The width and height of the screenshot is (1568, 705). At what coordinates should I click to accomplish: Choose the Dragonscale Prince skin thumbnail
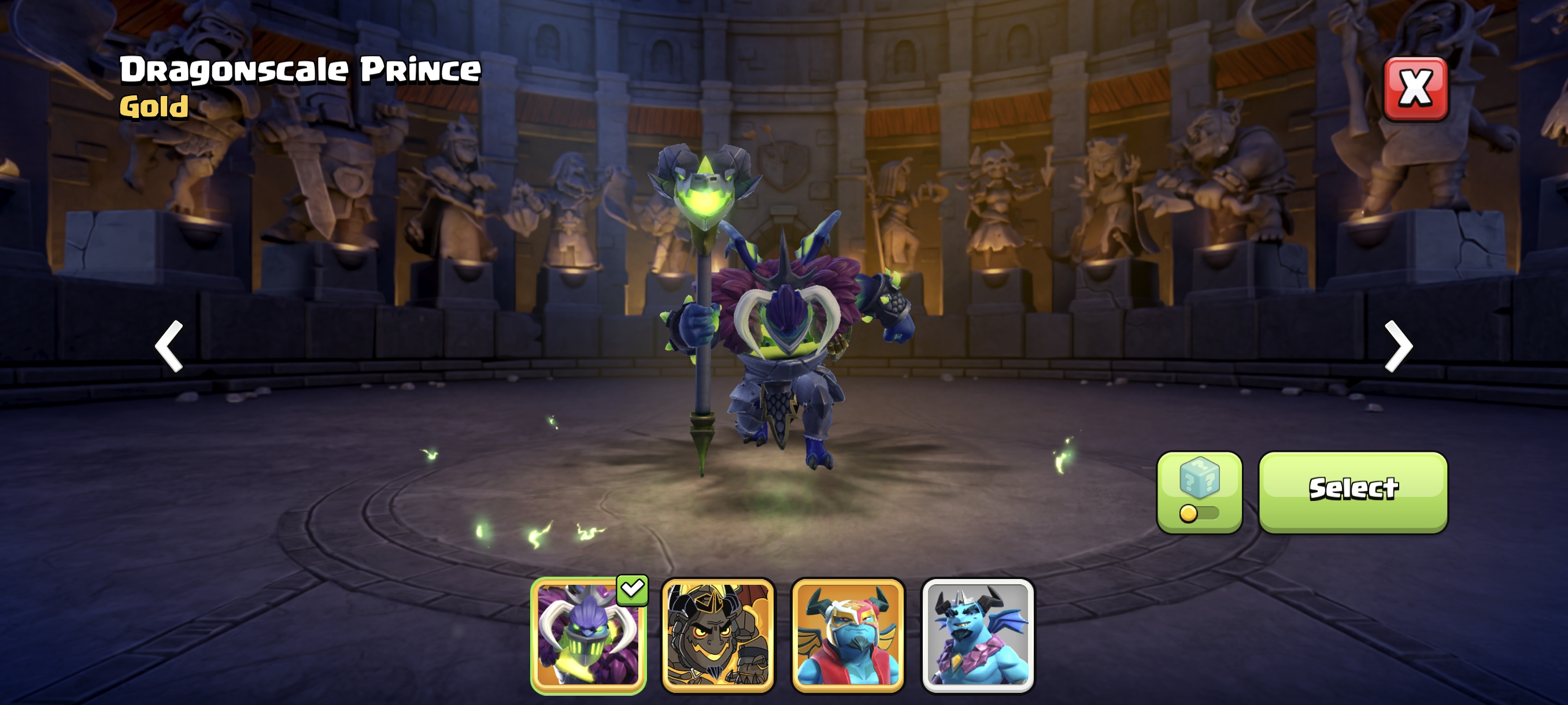(588, 634)
